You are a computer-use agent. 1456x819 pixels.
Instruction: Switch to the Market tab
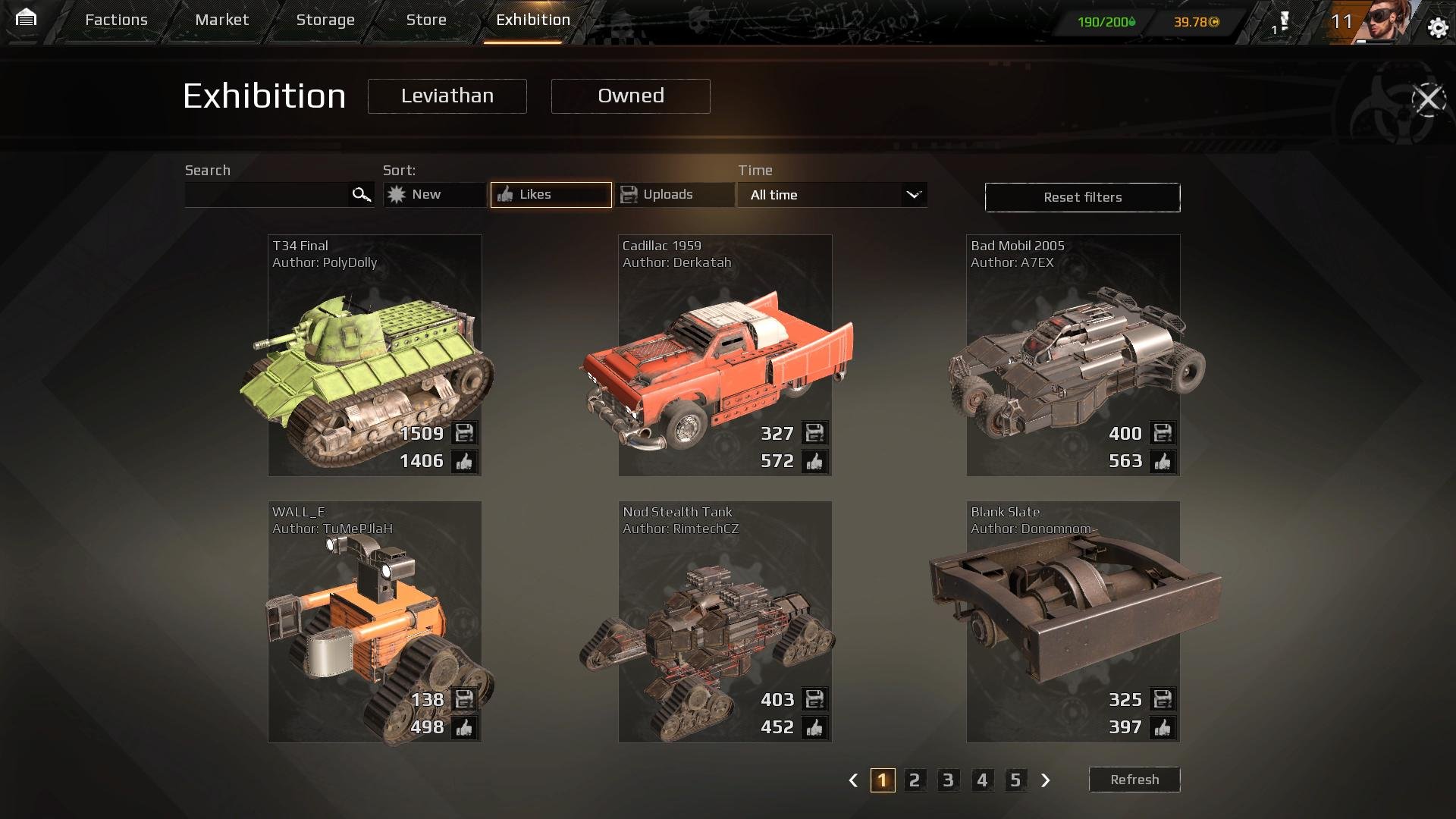(221, 20)
